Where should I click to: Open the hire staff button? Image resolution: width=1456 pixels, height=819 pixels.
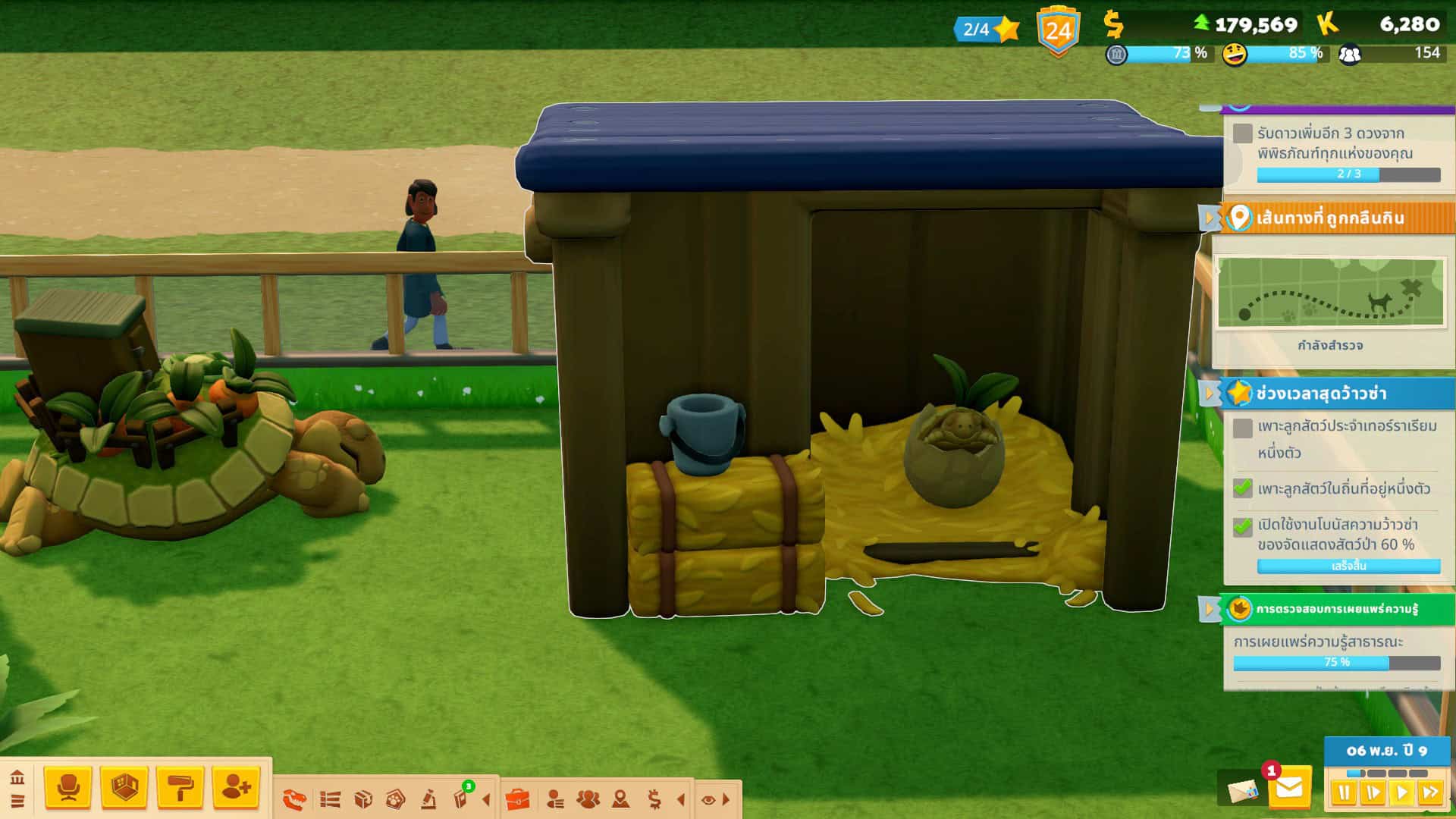click(x=236, y=787)
